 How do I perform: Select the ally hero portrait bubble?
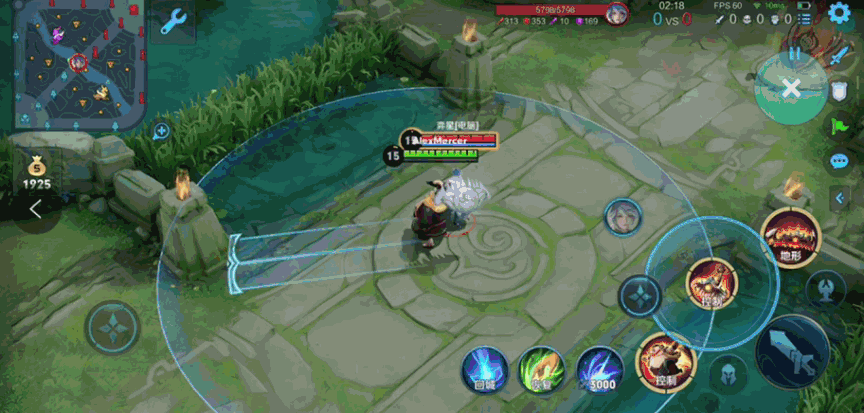[621, 216]
